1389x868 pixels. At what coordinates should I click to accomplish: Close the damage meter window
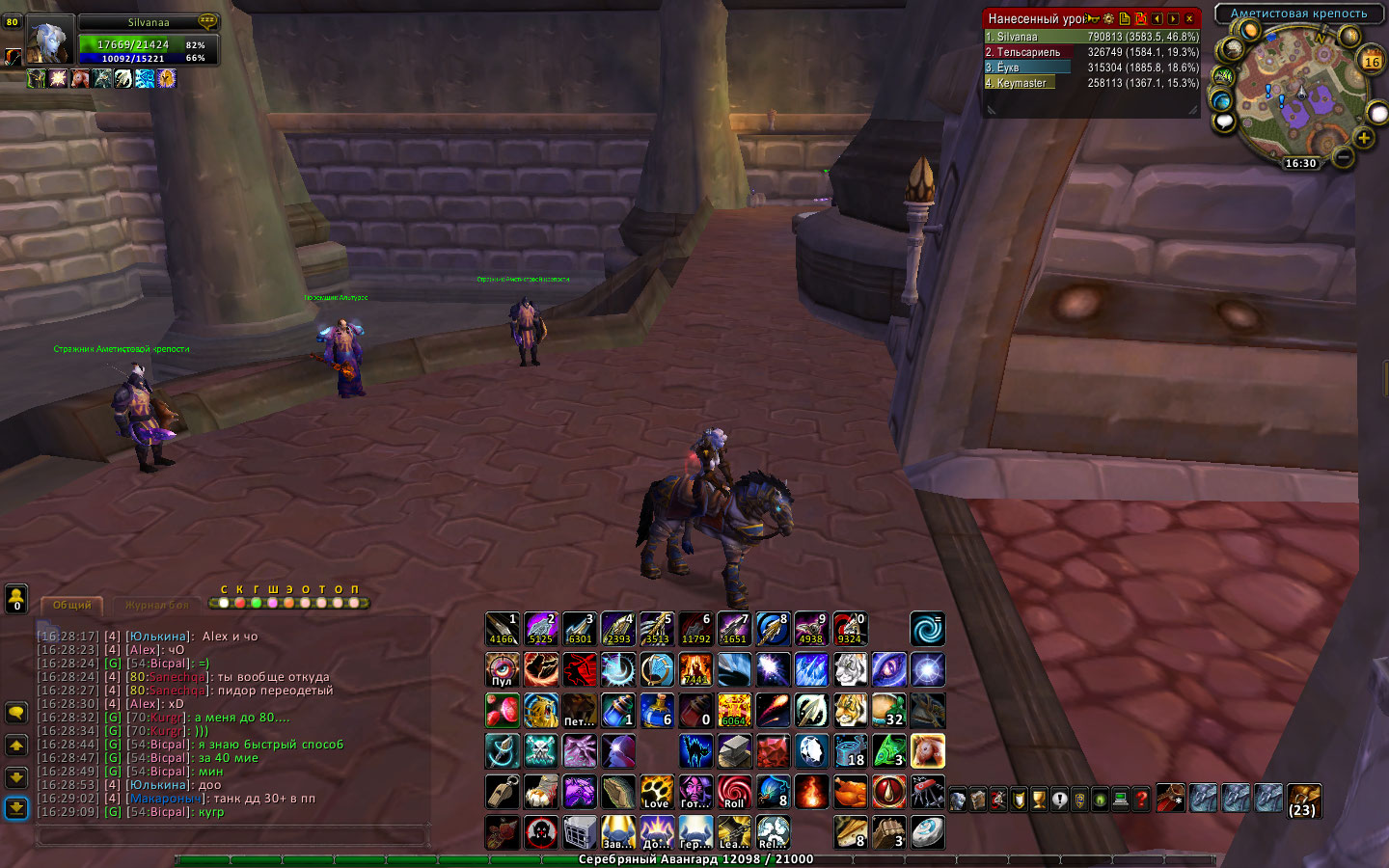[1189, 18]
